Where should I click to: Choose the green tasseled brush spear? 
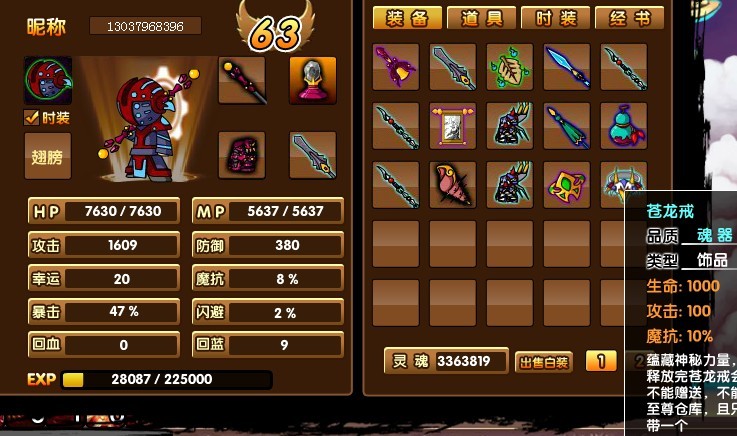[567, 126]
